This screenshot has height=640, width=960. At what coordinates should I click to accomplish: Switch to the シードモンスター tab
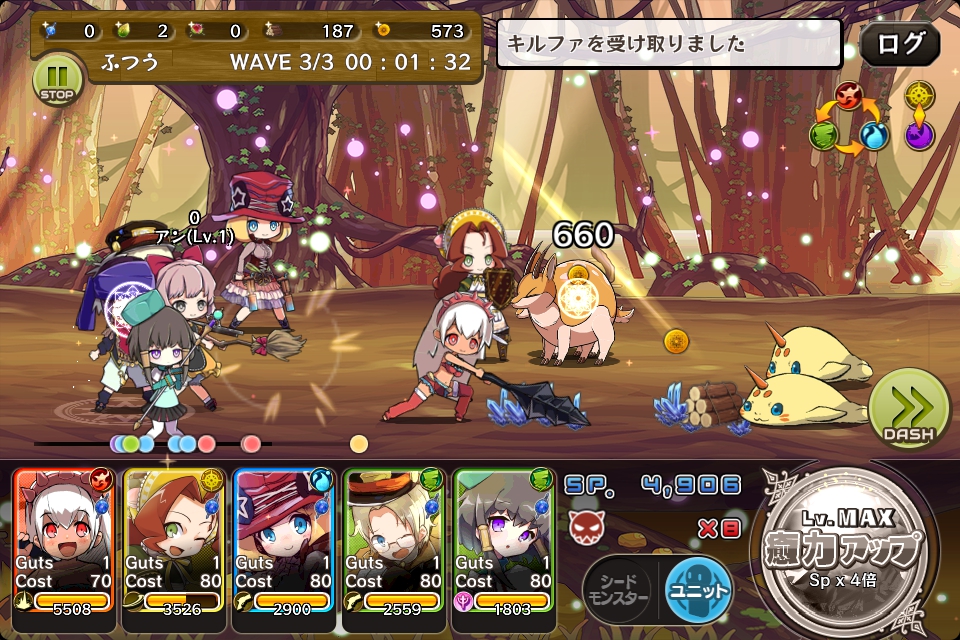[617, 590]
